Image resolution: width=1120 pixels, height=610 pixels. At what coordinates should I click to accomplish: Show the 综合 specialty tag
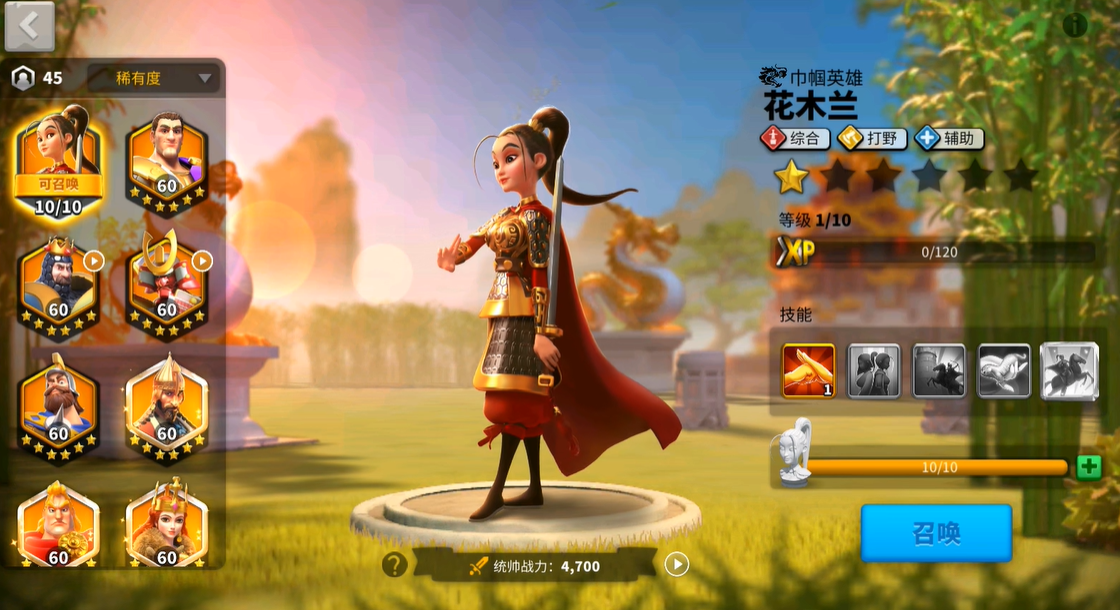796,139
